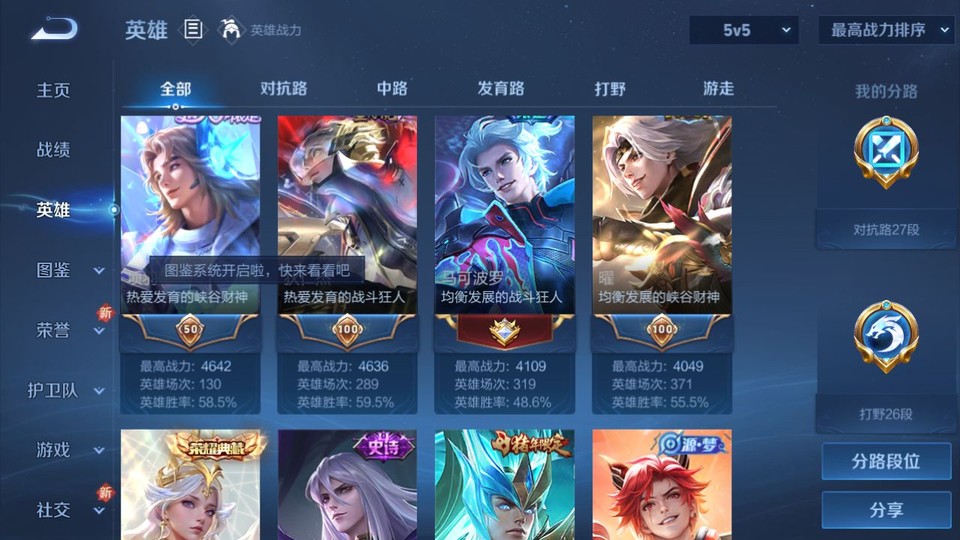
Task: Open the 战绩 sidebar entry
Action: click(54, 150)
